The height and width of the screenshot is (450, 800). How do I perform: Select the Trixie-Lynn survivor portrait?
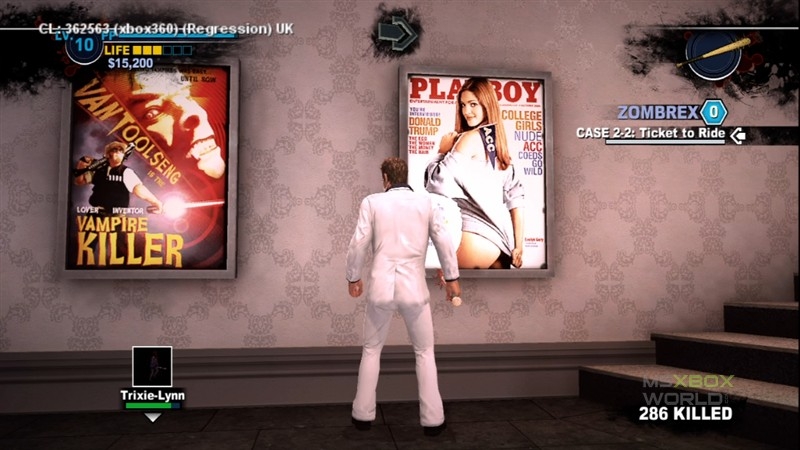point(152,366)
